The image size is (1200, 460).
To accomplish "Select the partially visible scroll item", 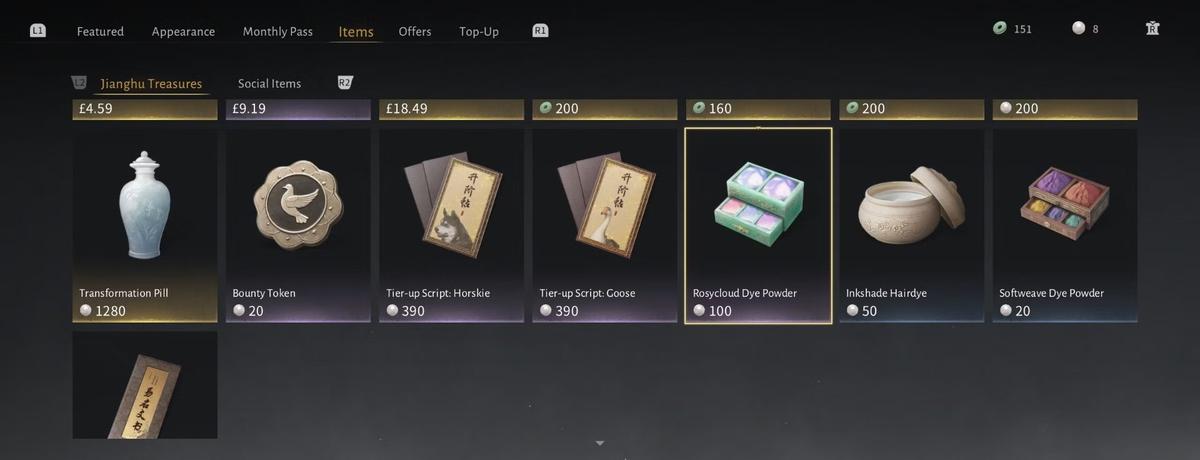I will [145, 385].
